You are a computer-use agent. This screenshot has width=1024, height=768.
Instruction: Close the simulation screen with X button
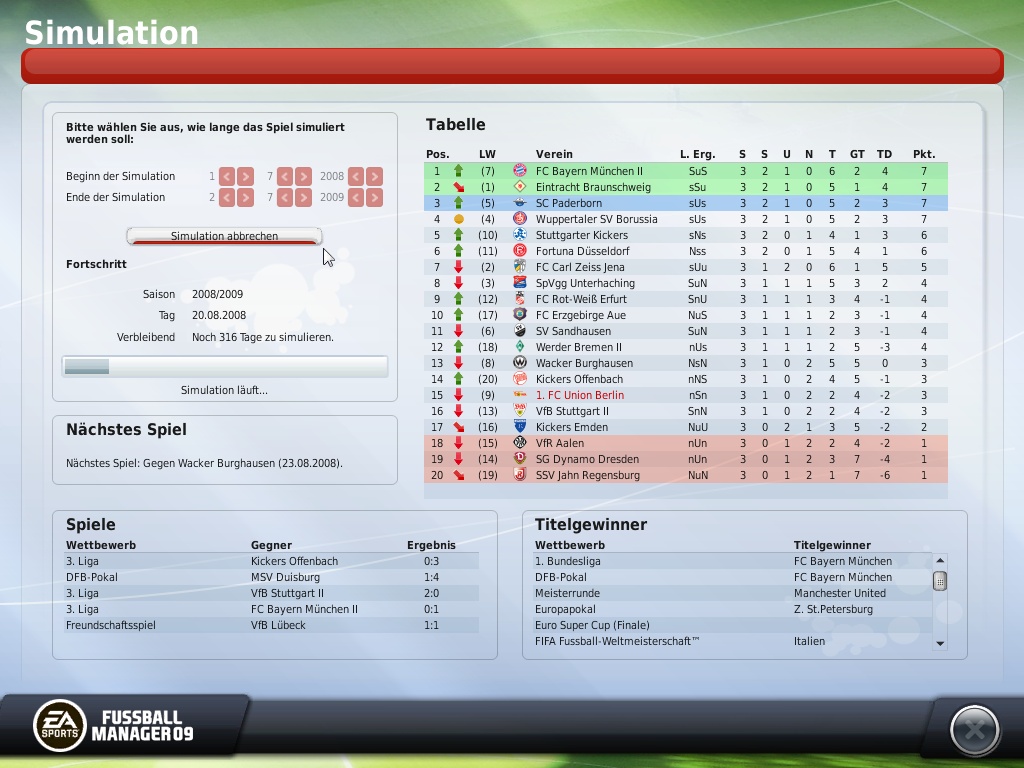coord(974,730)
